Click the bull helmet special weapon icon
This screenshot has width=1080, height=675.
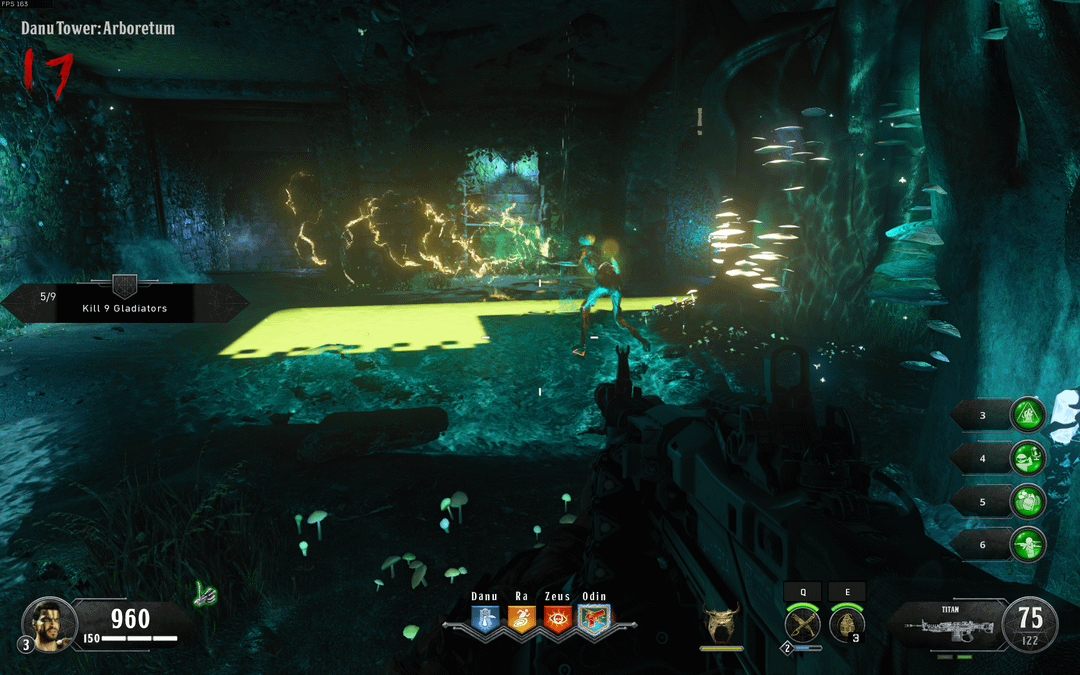pyautogui.click(x=720, y=625)
